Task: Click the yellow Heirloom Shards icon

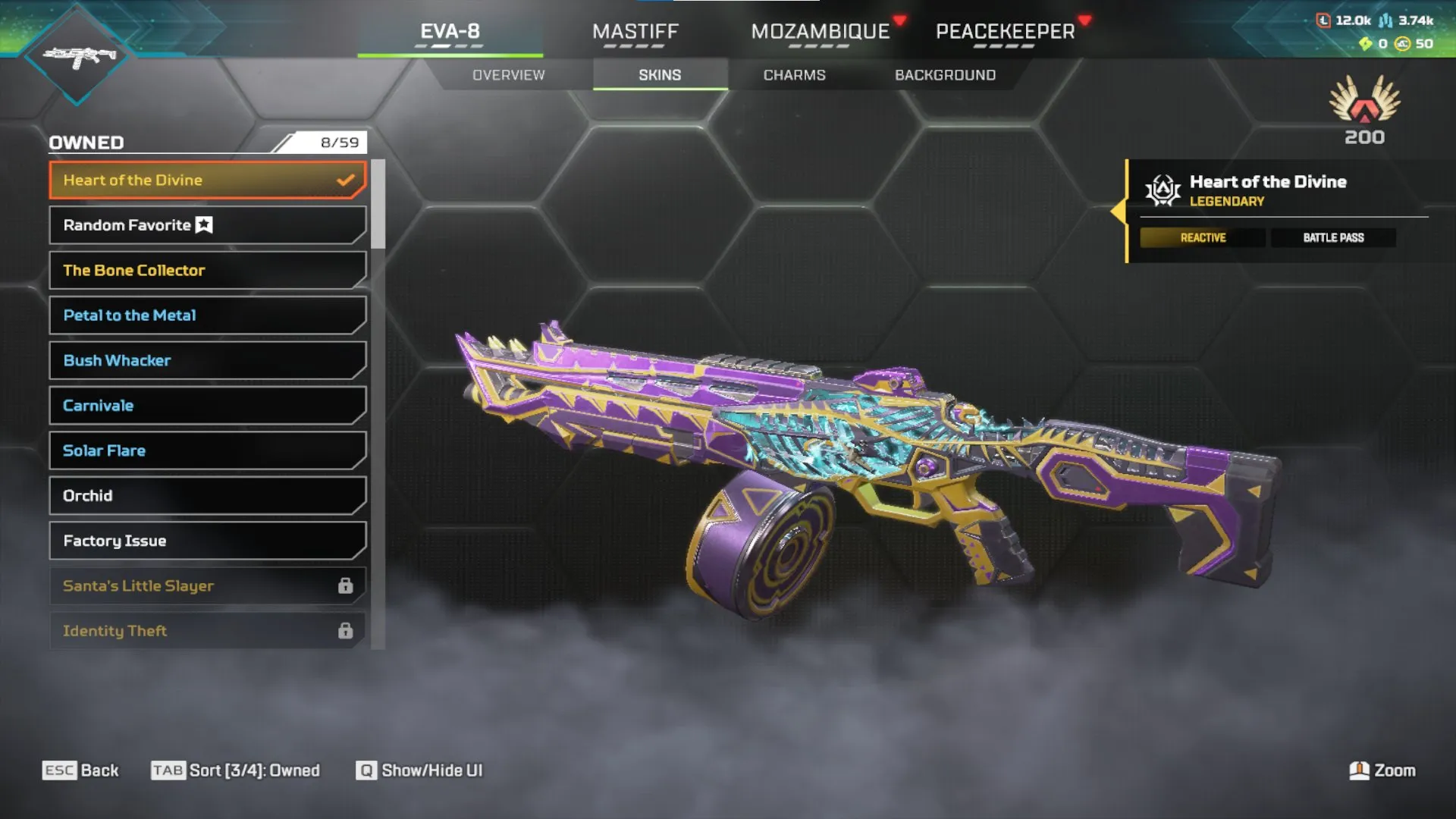Action: (x=1366, y=44)
